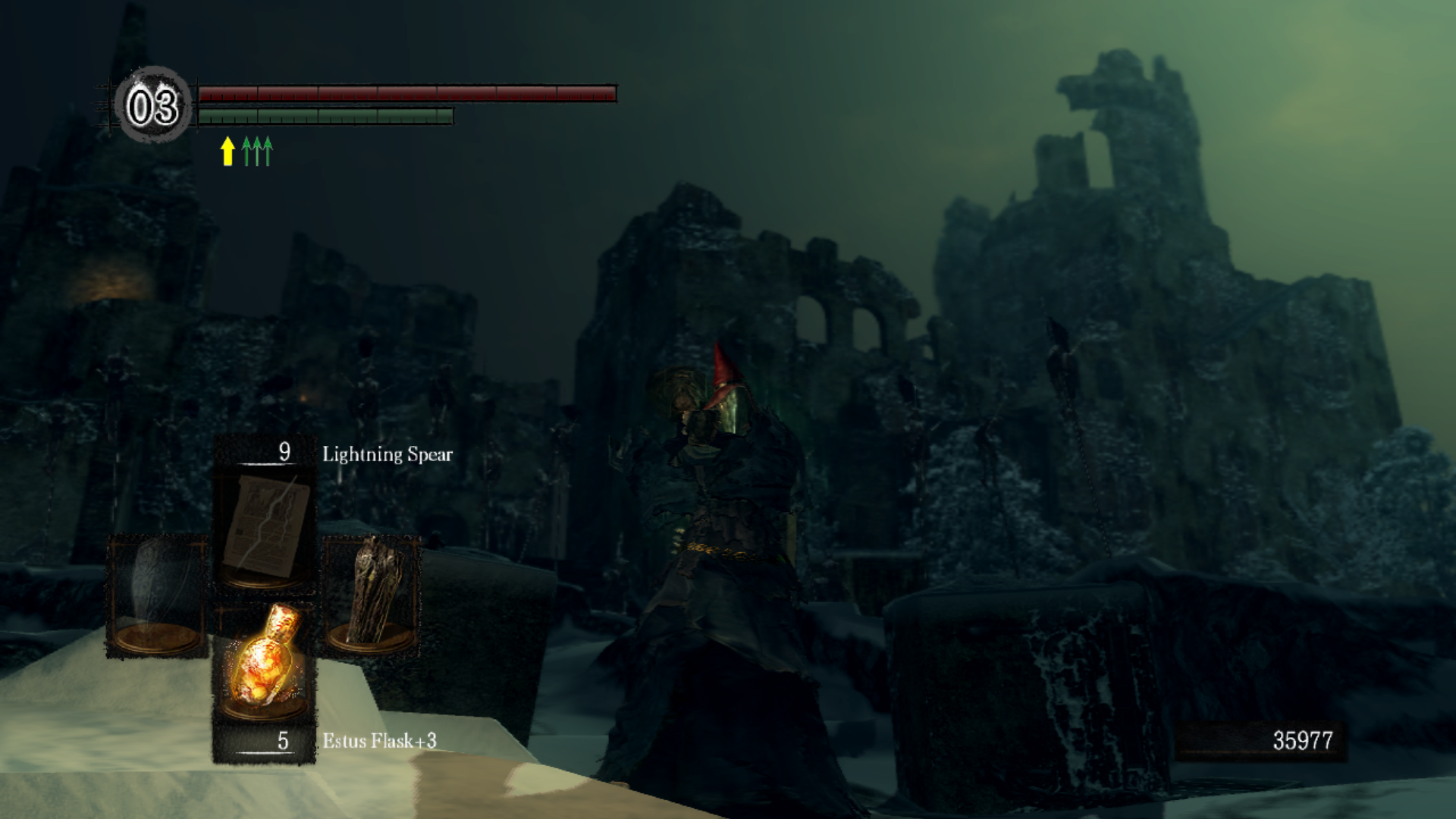Select the left-hand shield slot
The width and height of the screenshot is (1456, 819).
157,595
